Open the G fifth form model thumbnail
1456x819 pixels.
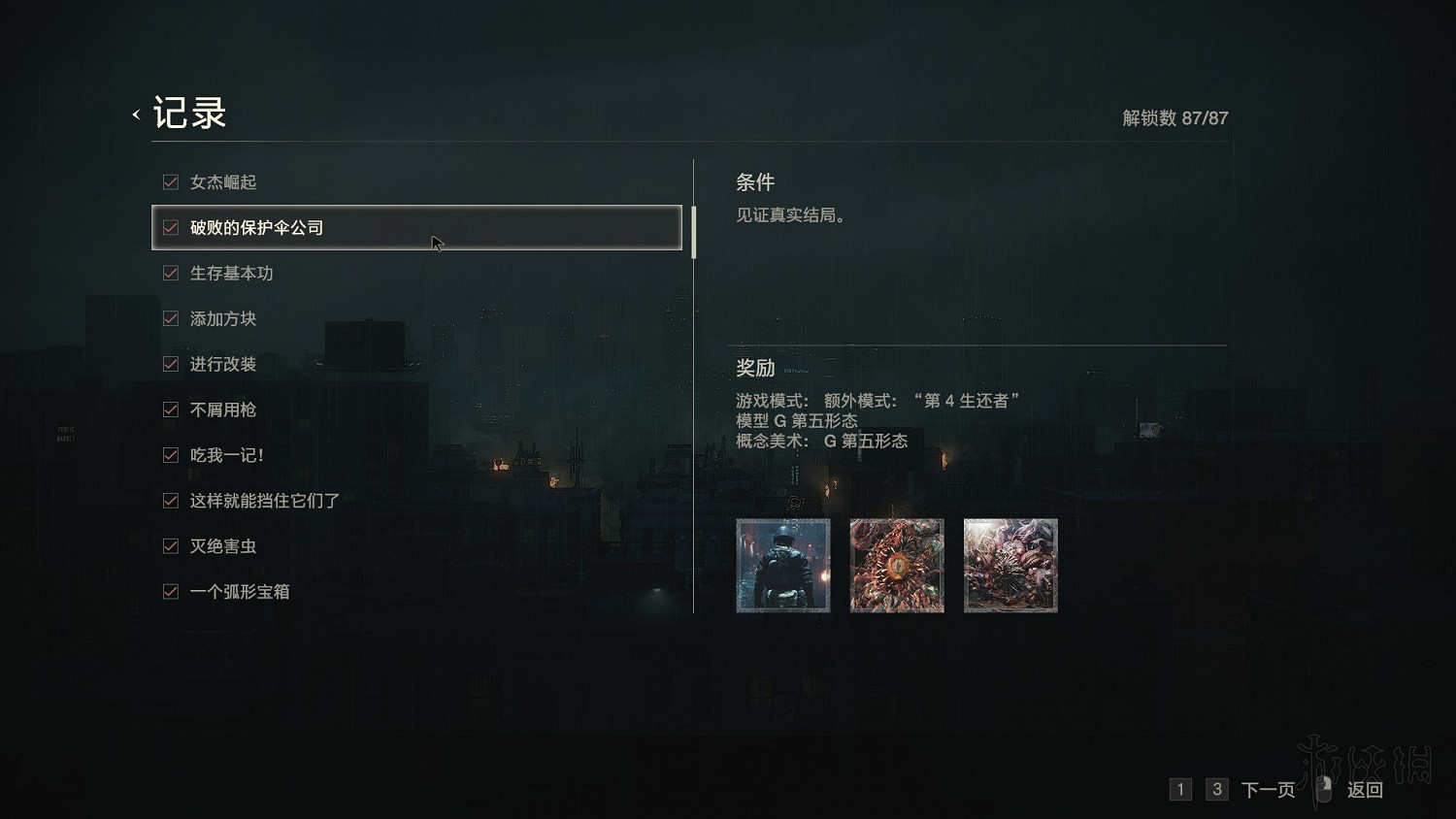pyautogui.click(x=897, y=566)
